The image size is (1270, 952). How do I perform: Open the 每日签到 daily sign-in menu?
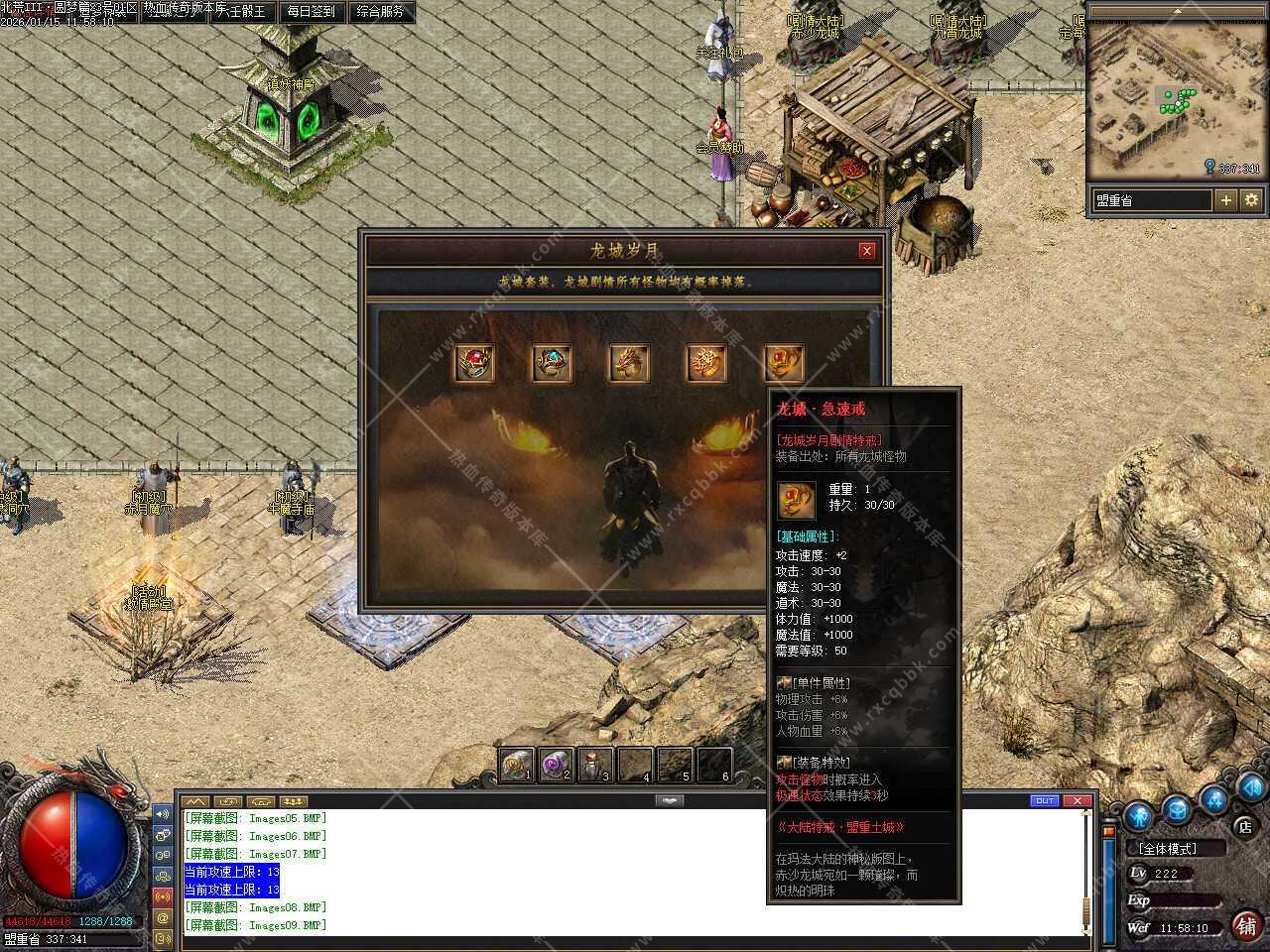coord(311,12)
